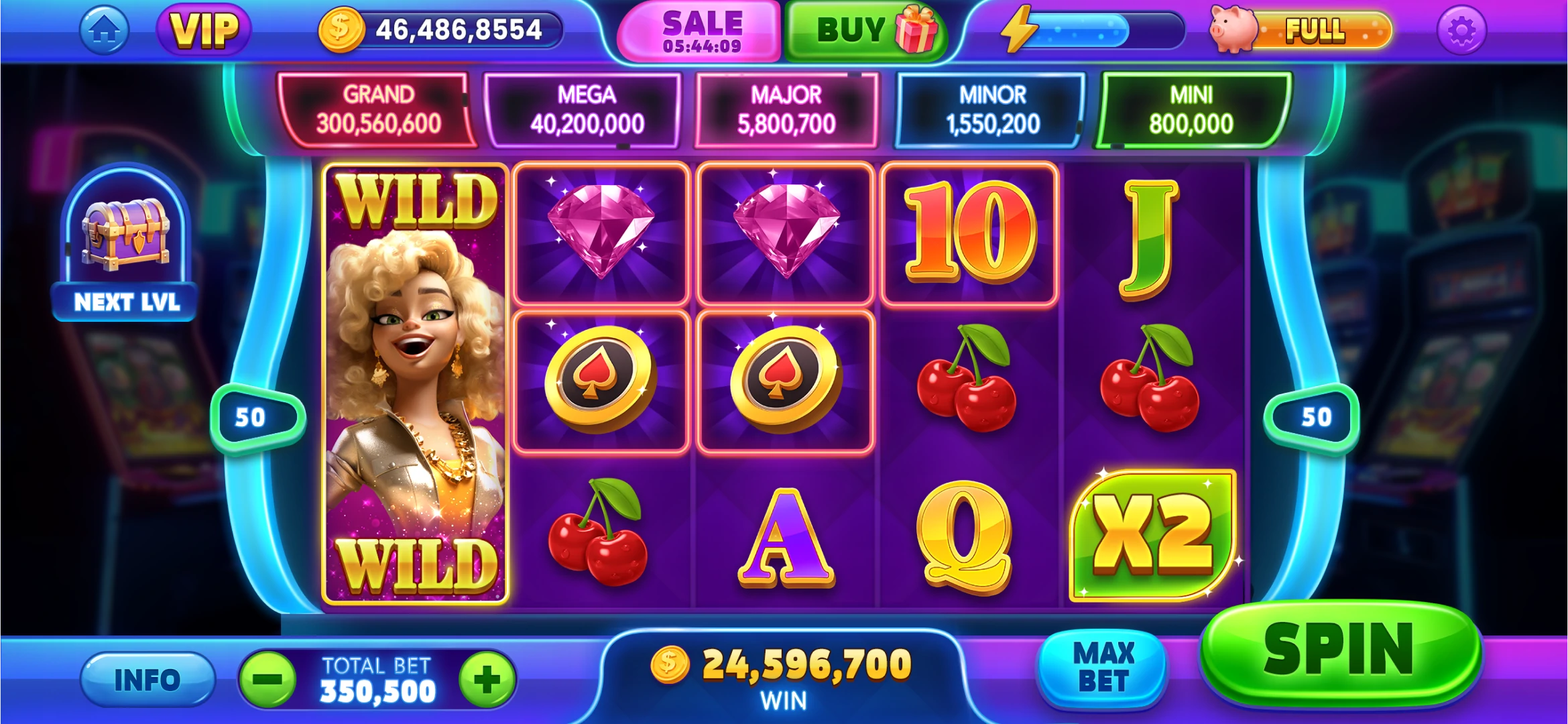Image resolution: width=1568 pixels, height=724 pixels.
Task: Open the Sale offer with countdown
Action: 701,31
